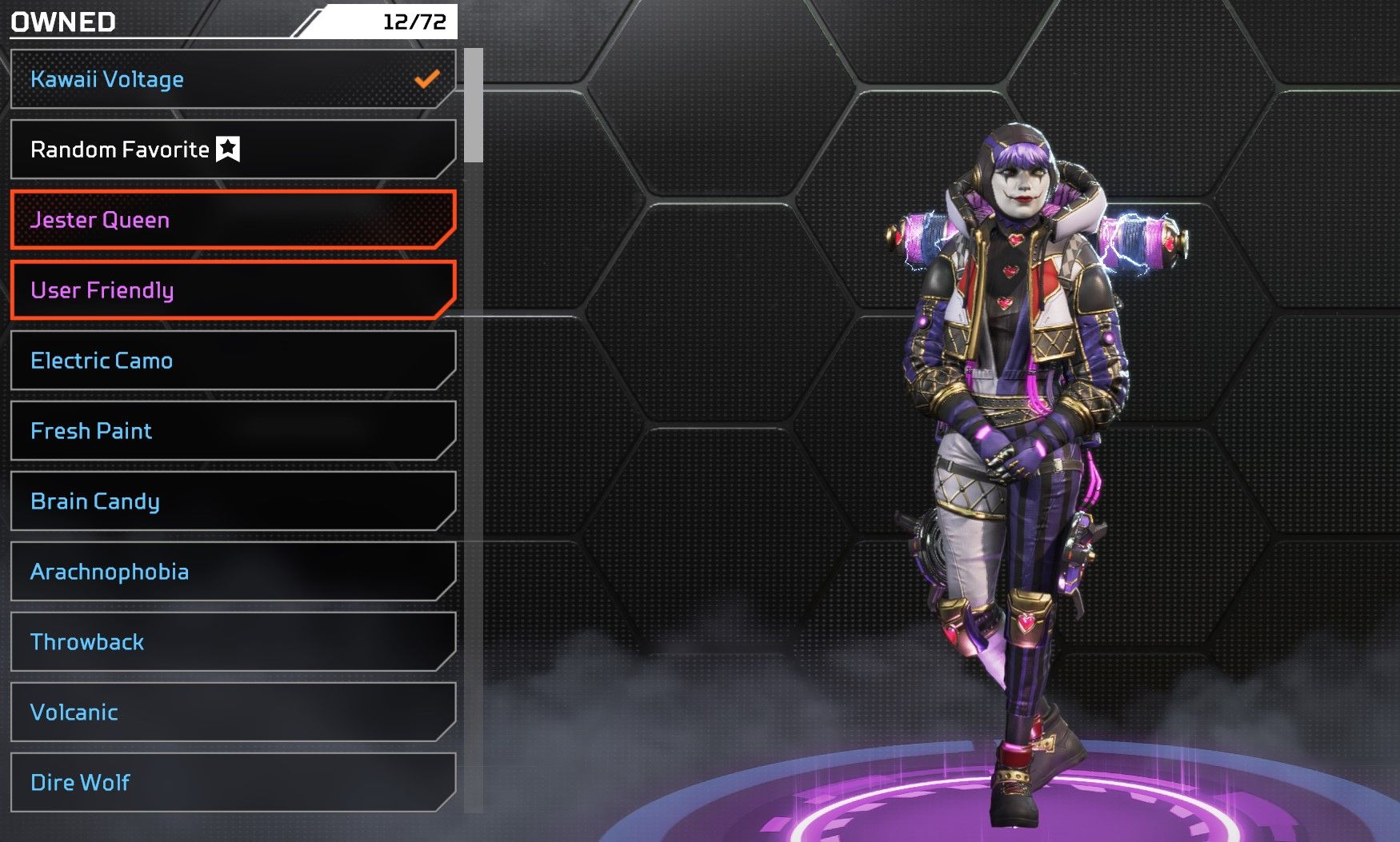
Task: Pick the Jester Queen skin
Action: [x=232, y=220]
